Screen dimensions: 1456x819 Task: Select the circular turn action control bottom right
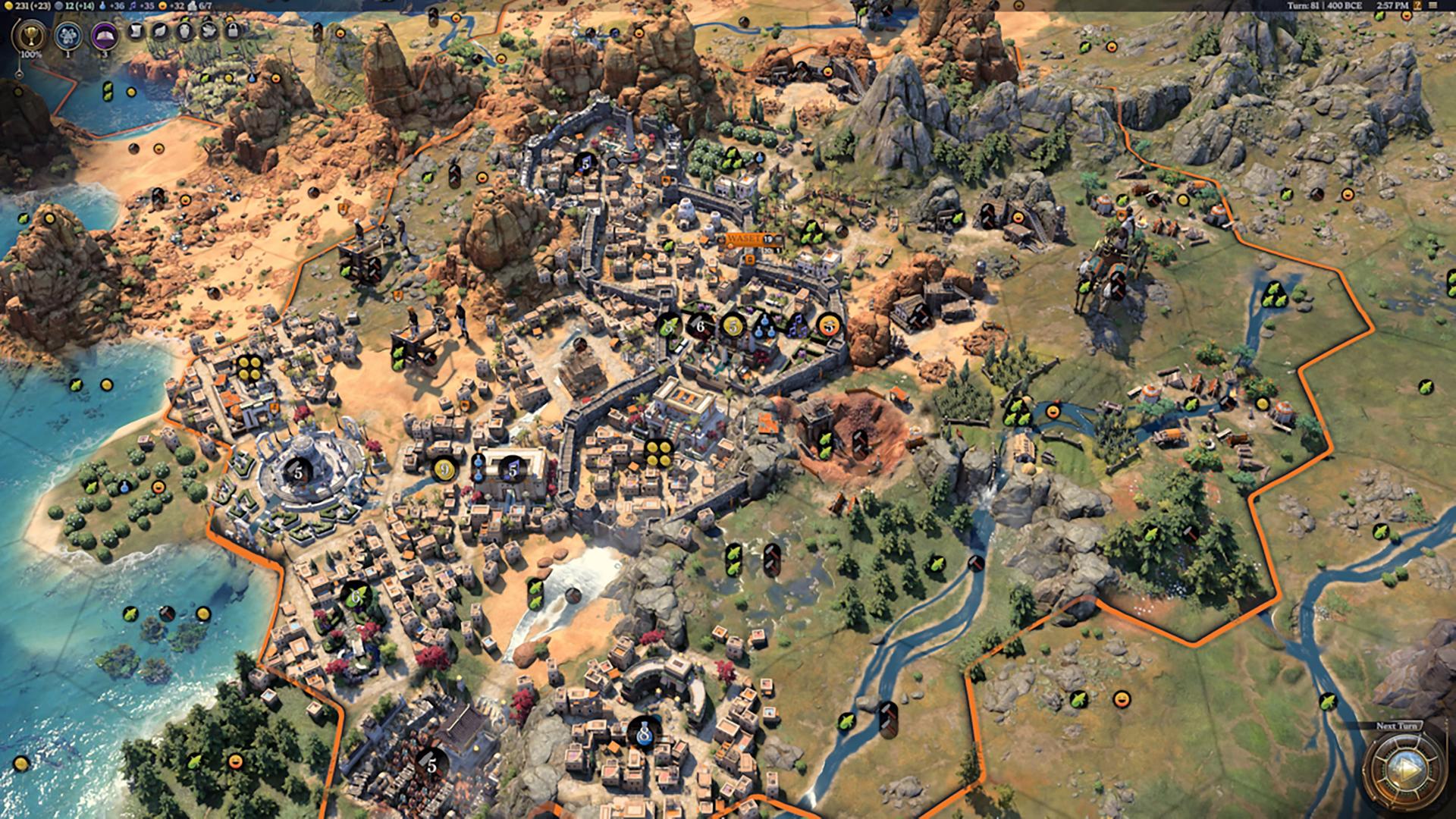click(x=1405, y=769)
